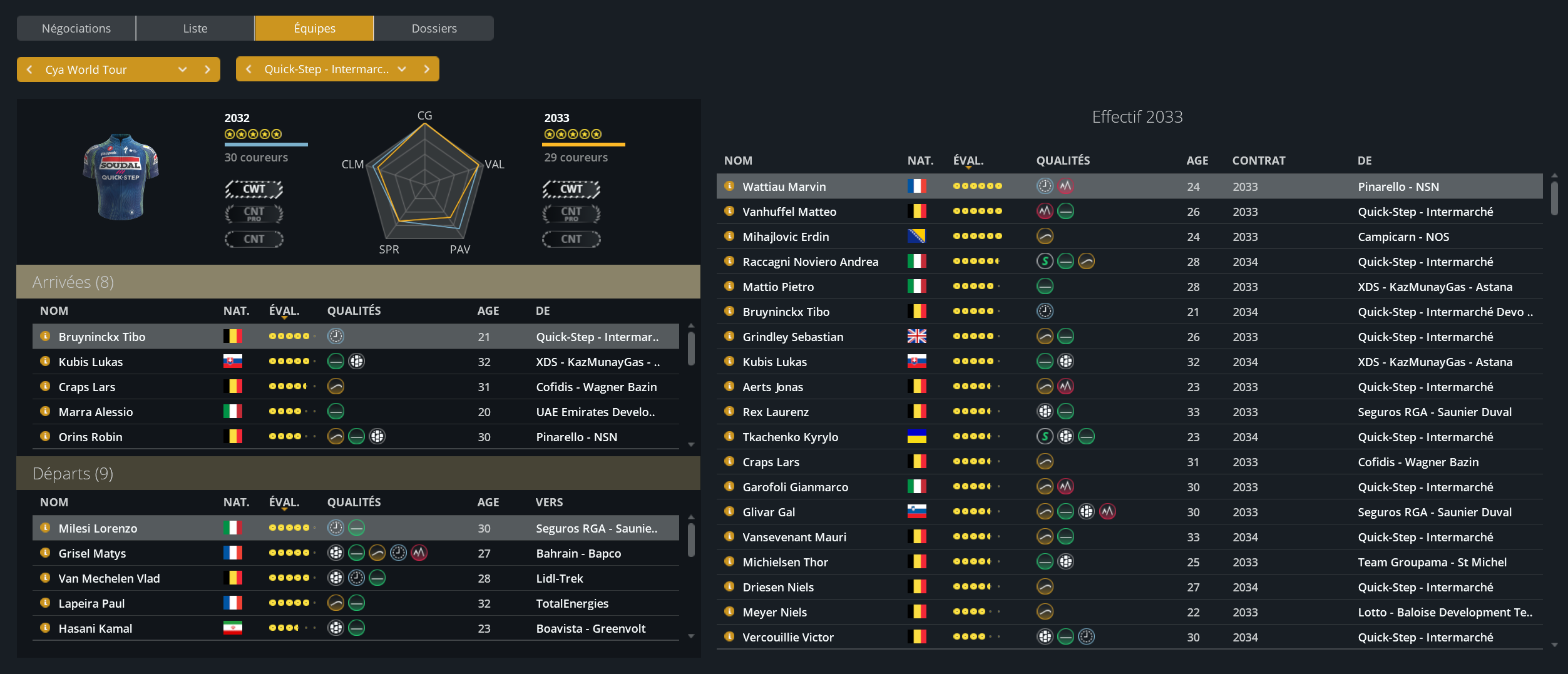The height and width of the screenshot is (674, 1568).
Task: Switch to the Négociations tab
Action: [76, 28]
